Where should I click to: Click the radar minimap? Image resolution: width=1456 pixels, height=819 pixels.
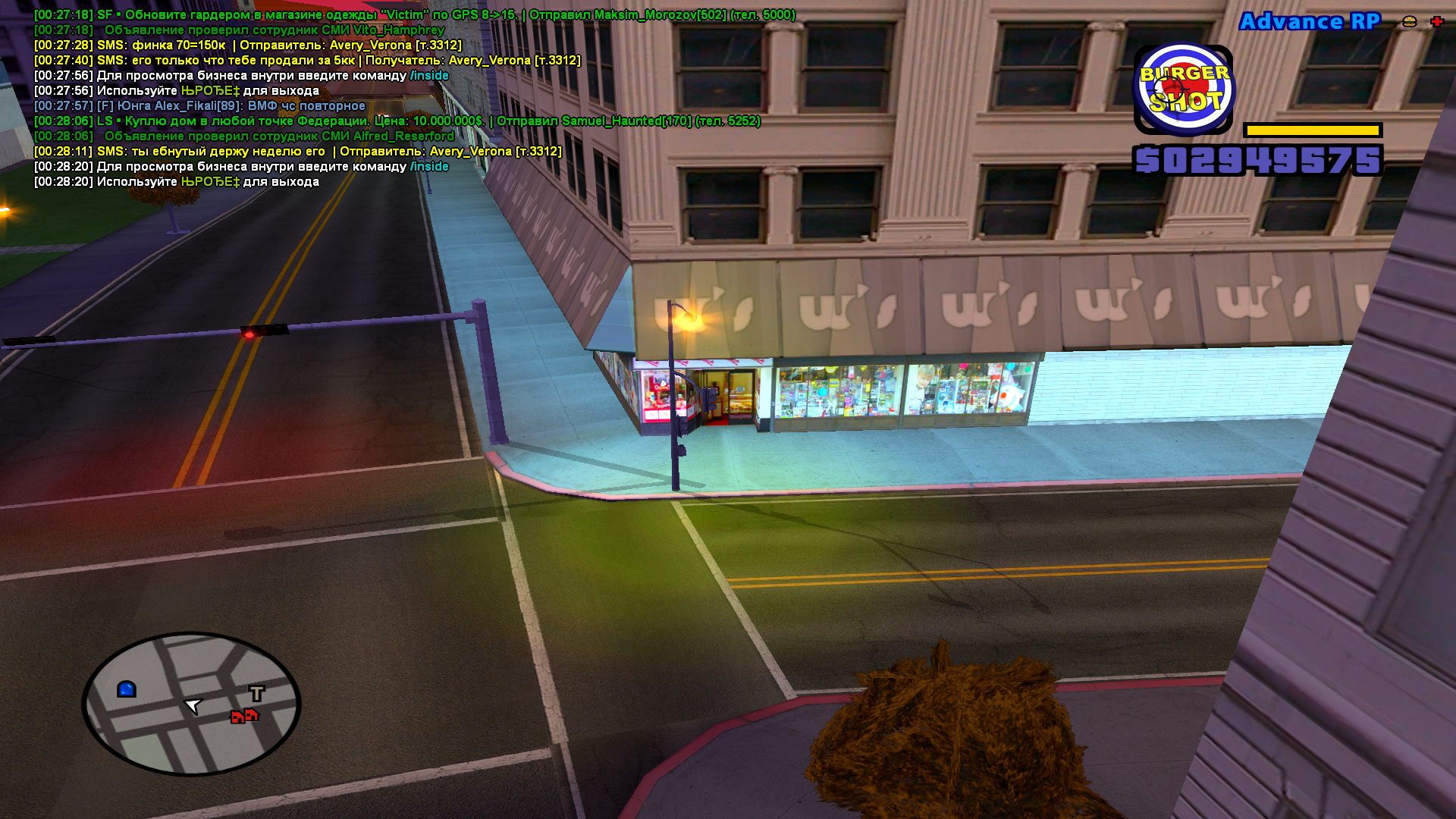click(x=191, y=704)
